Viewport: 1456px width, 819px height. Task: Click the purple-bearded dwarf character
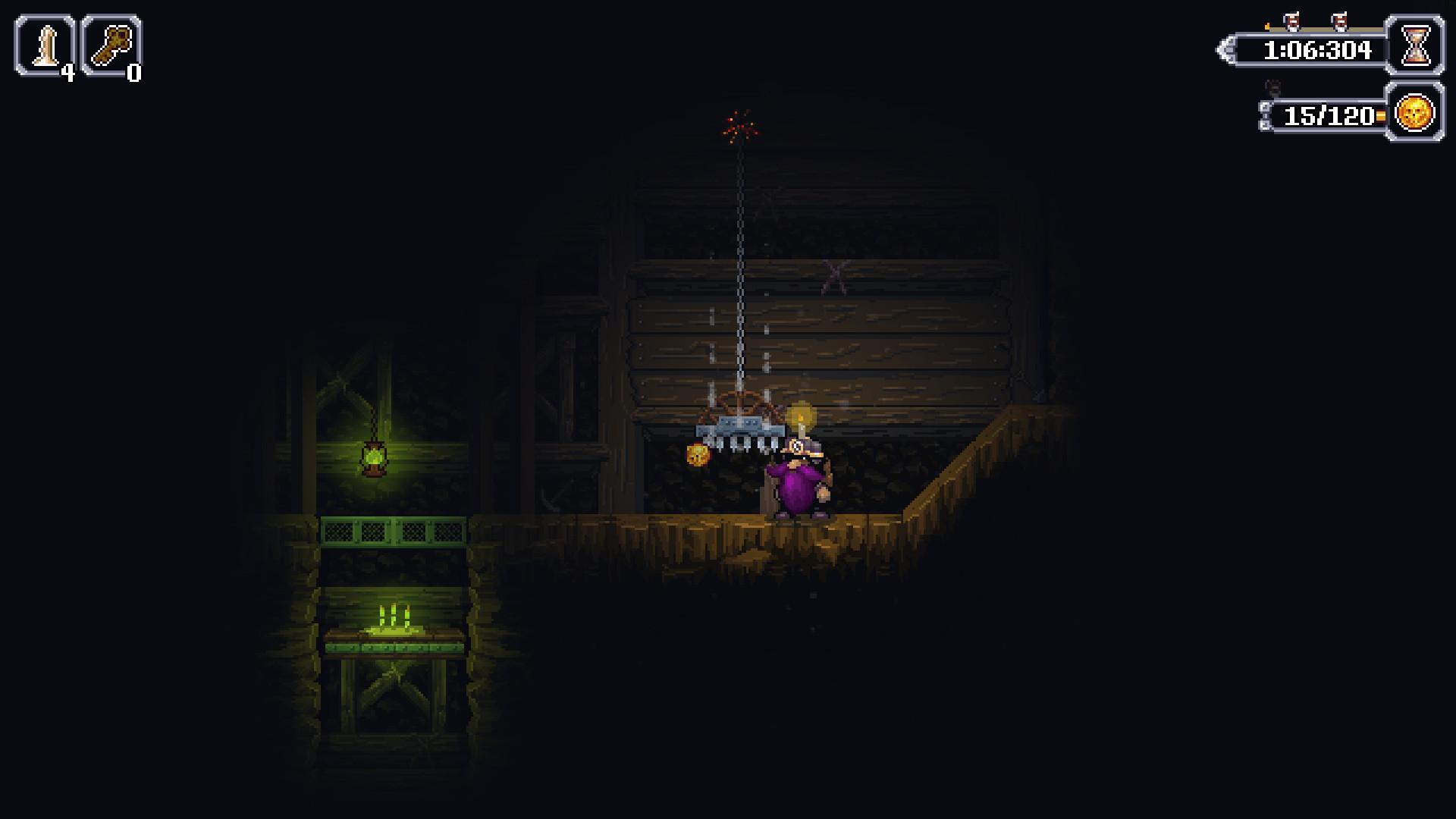point(796,478)
